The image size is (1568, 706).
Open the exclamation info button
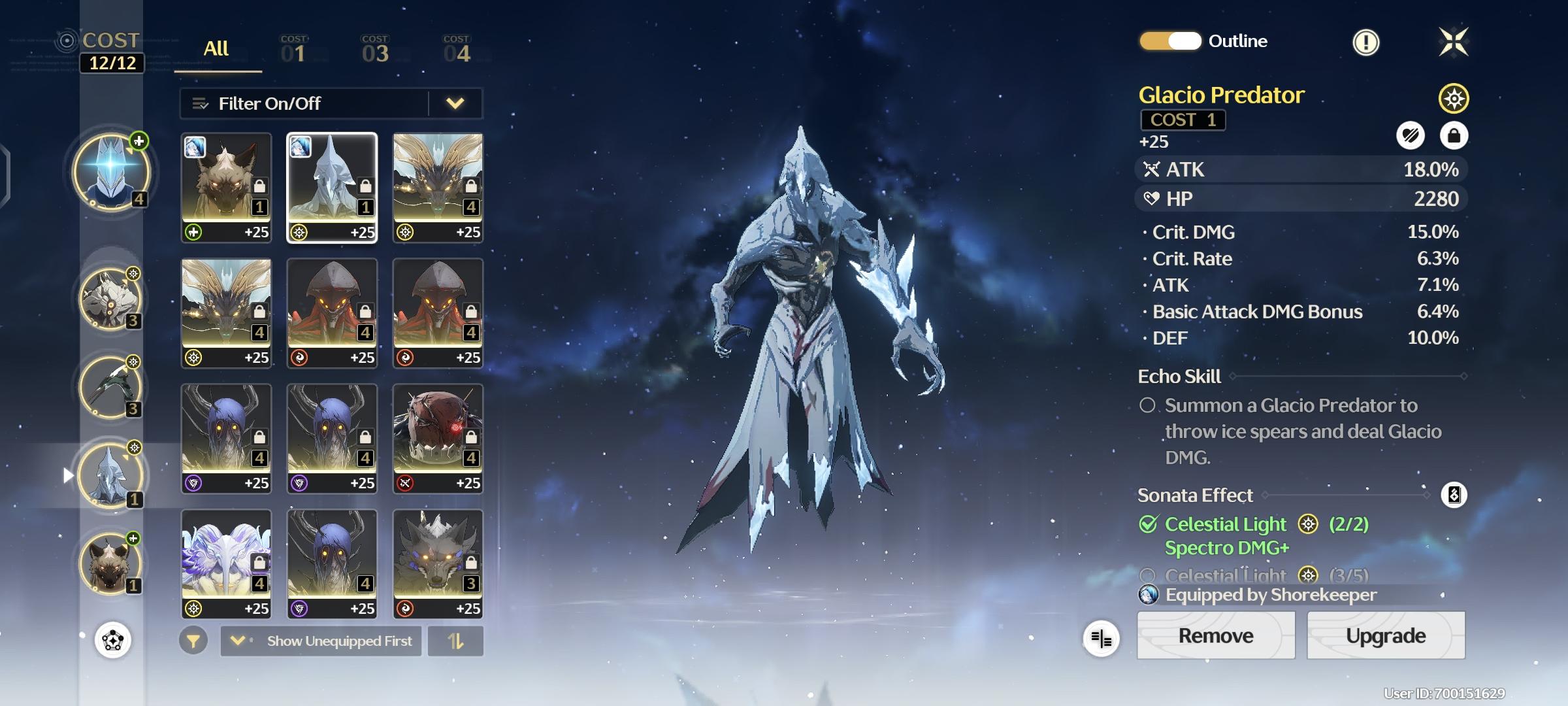[x=1365, y=42]
